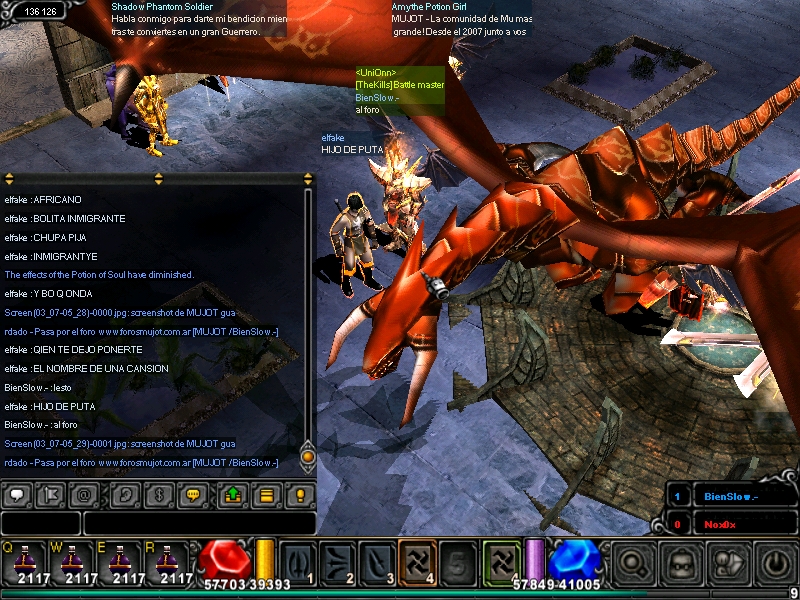Select skill slot number 1
The height and width of the screenshot is (600, 800).
point(299,562)
